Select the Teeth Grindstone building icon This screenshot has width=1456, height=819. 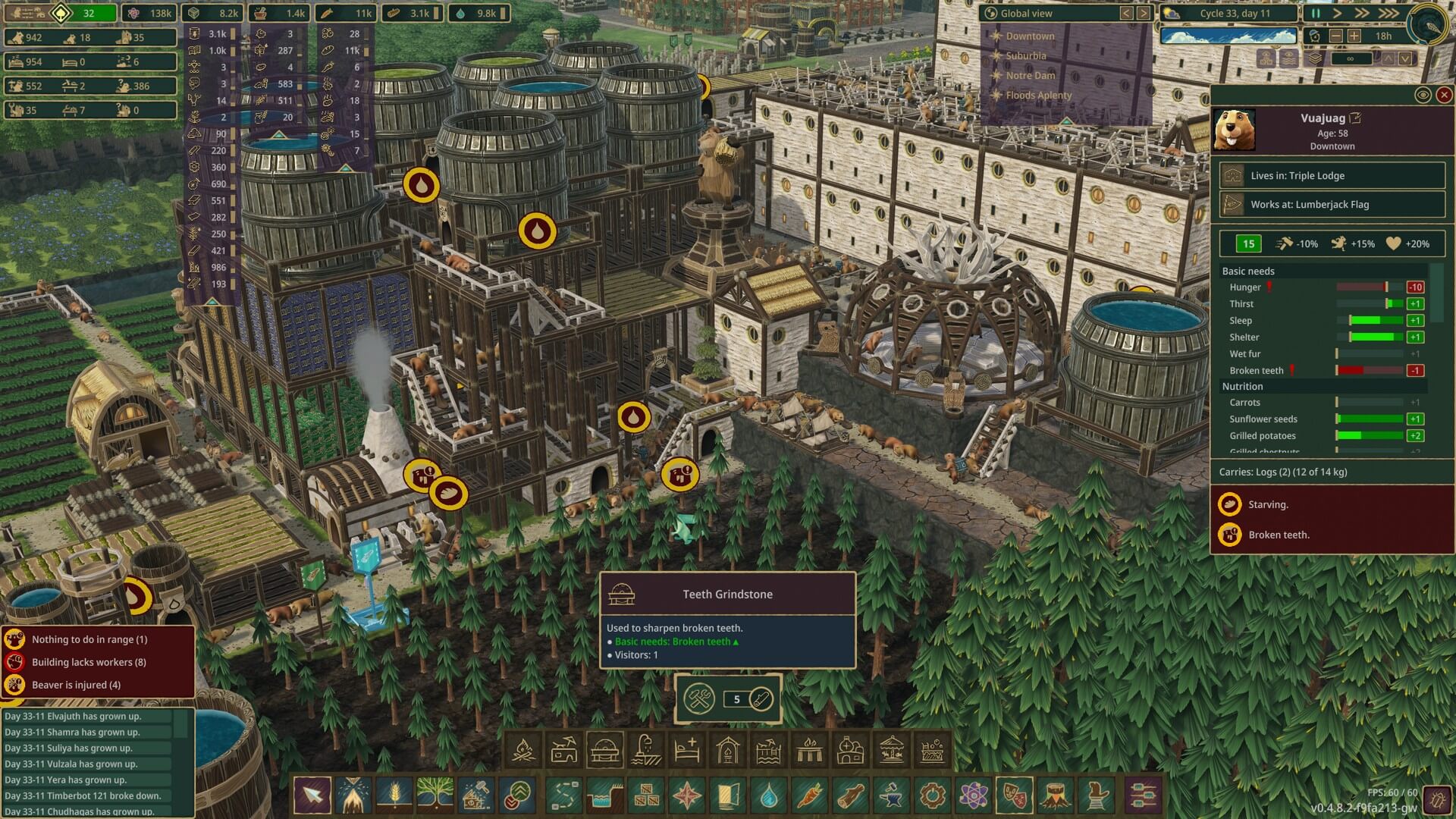(x=604, y=749)
